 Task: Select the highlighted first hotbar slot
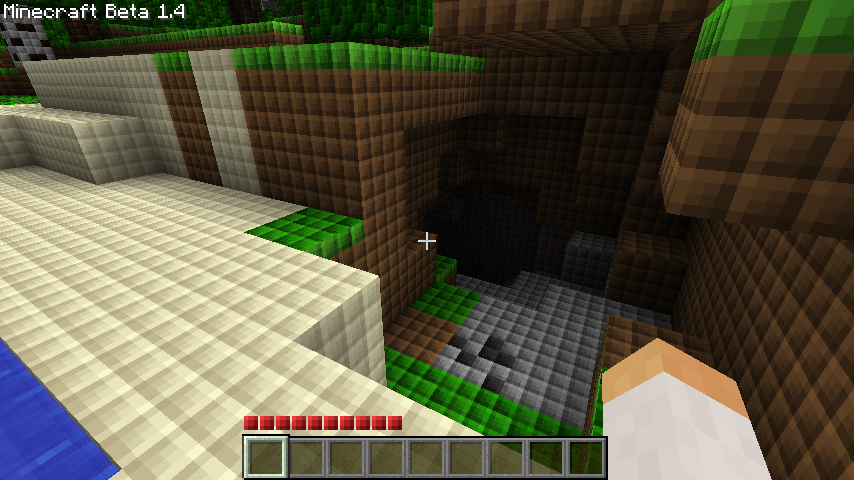[266, 457]
